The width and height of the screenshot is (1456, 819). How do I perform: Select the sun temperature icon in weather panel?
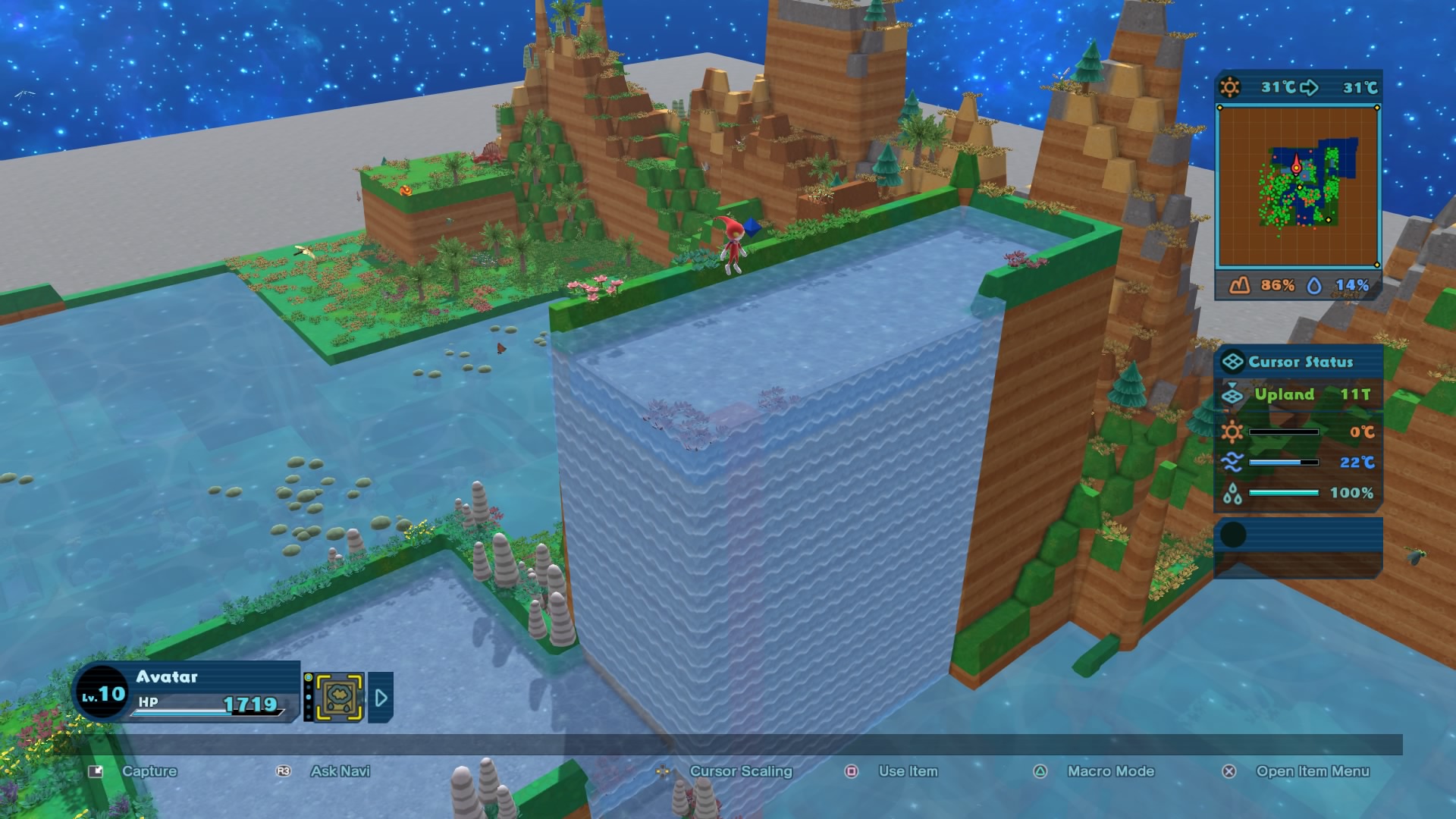(x=1230, y=86)
